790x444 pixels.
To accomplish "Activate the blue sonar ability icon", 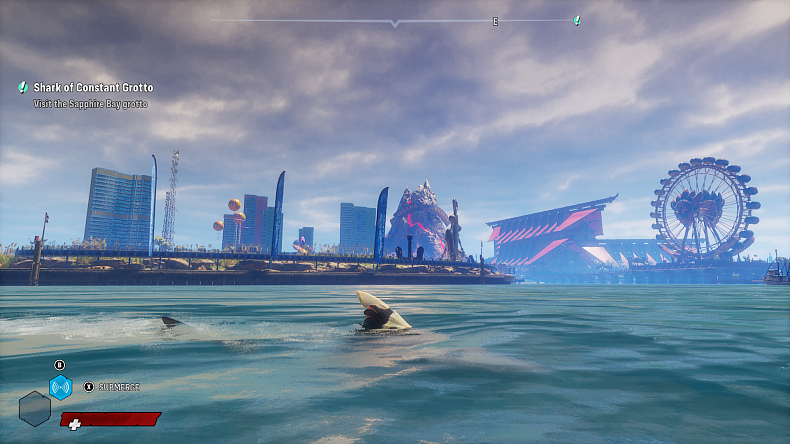I will [60, 387].
